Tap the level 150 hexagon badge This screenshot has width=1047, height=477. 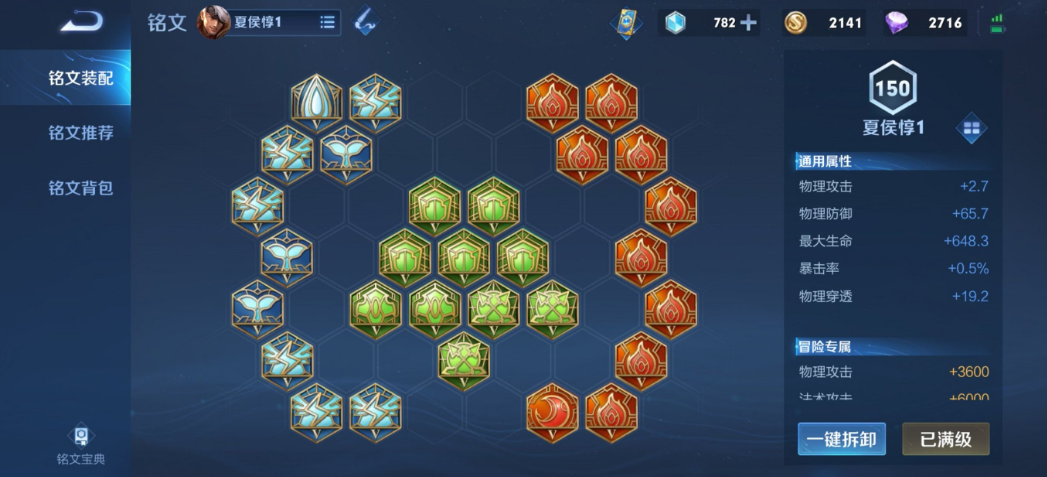click(892, 88)
